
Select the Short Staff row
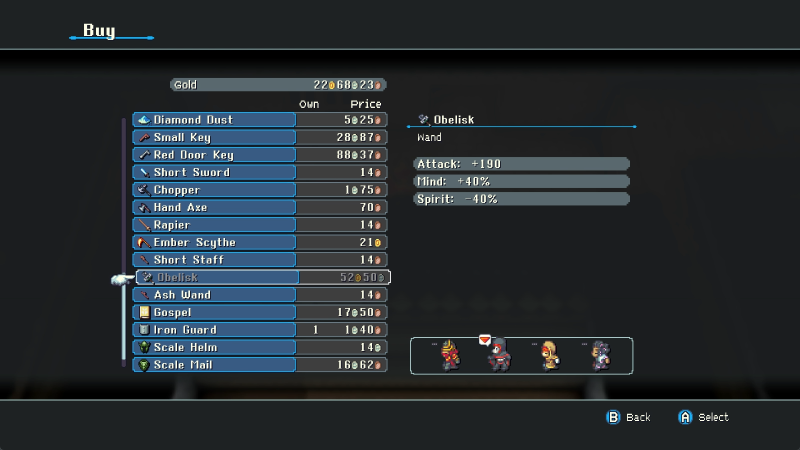(215, 260)
